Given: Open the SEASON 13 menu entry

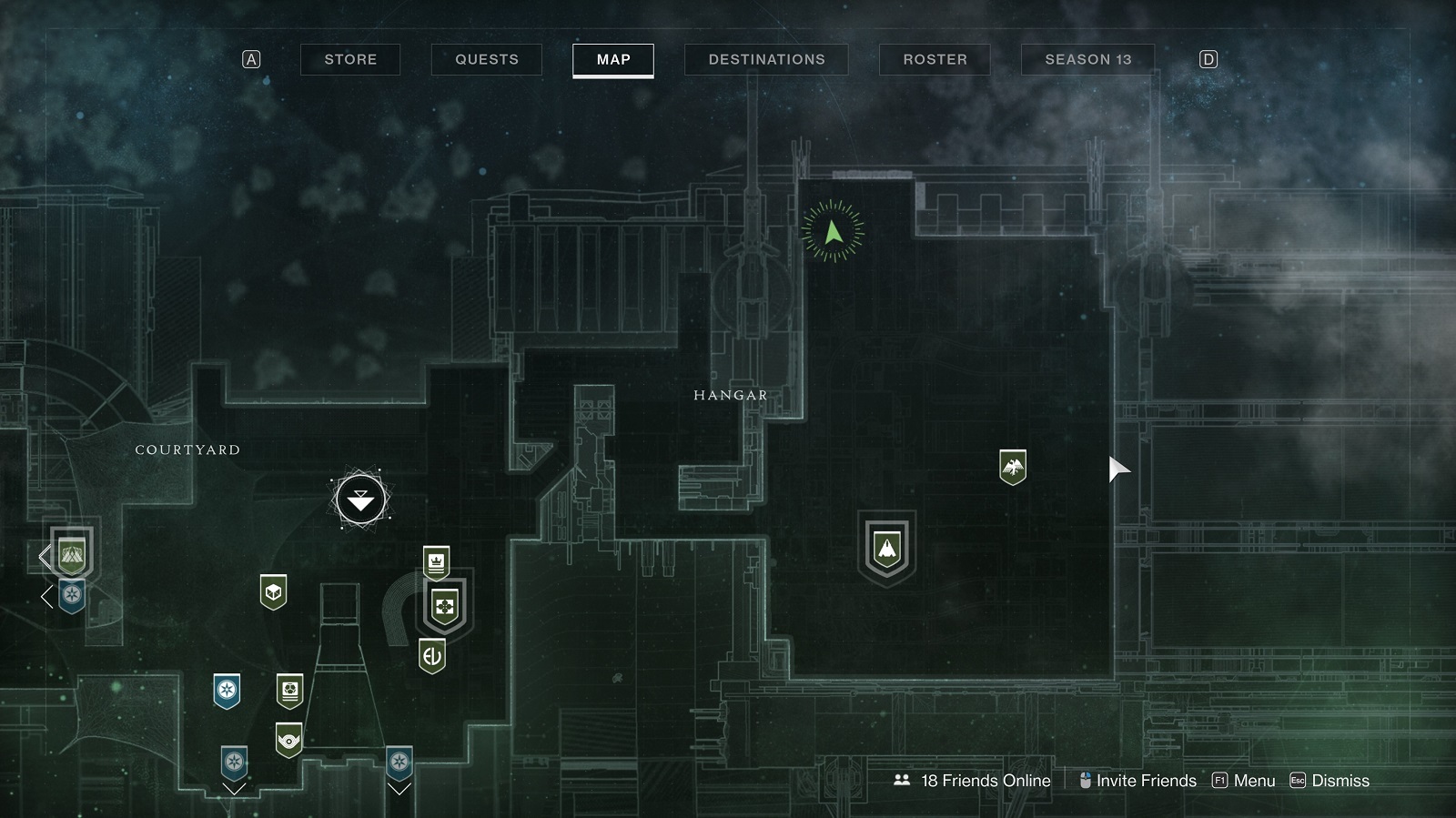Looking at the screenshot, I should point(1087,59).
